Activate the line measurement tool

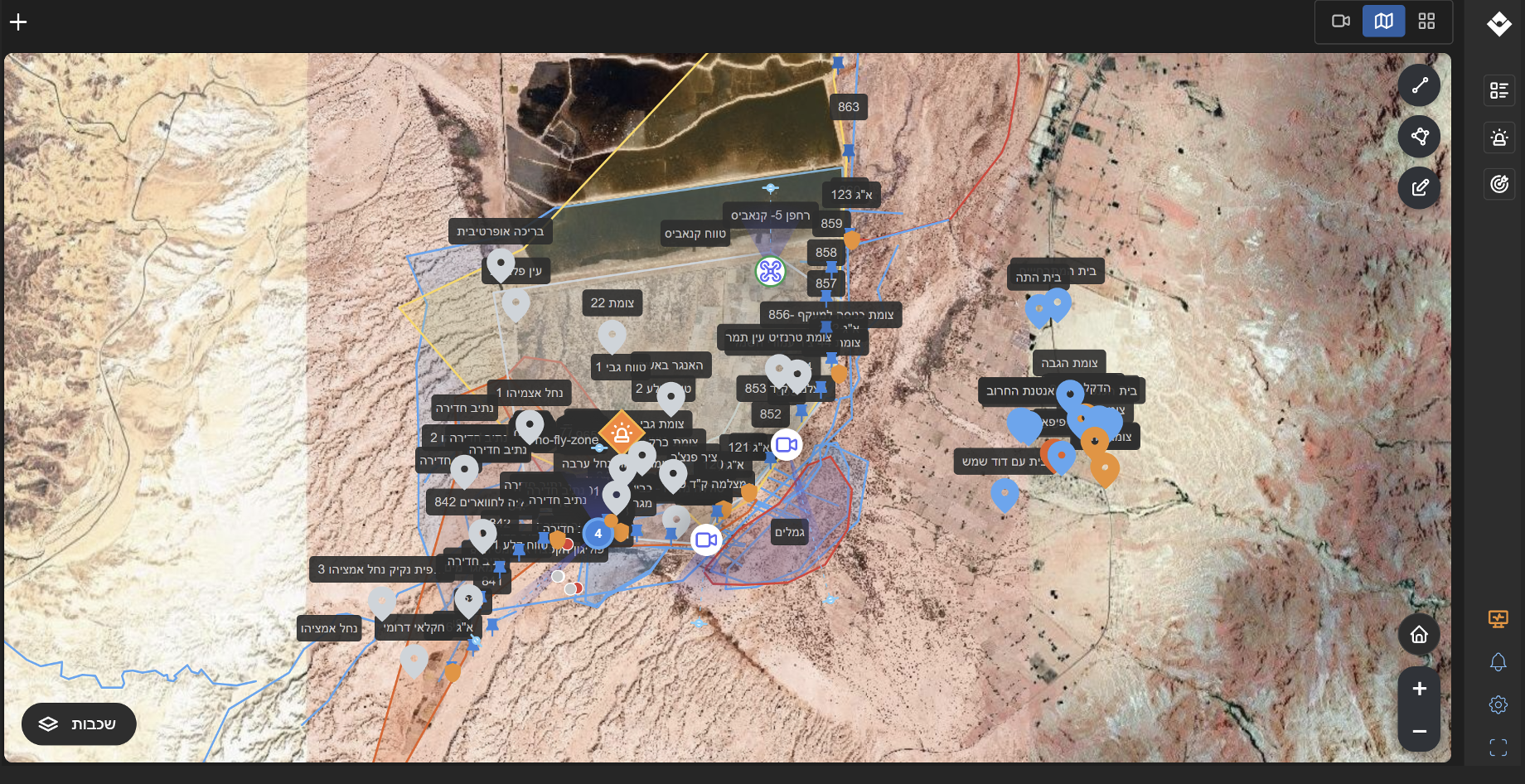point(1419,85)
